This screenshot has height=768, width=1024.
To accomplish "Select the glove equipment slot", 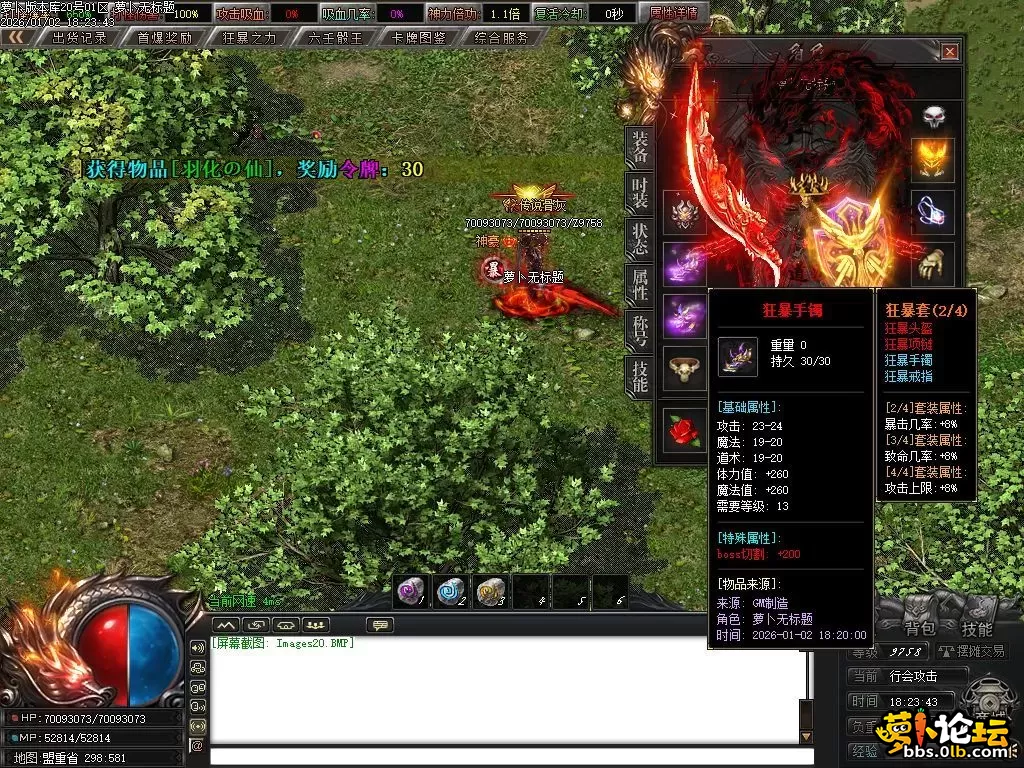I will 933,264.
